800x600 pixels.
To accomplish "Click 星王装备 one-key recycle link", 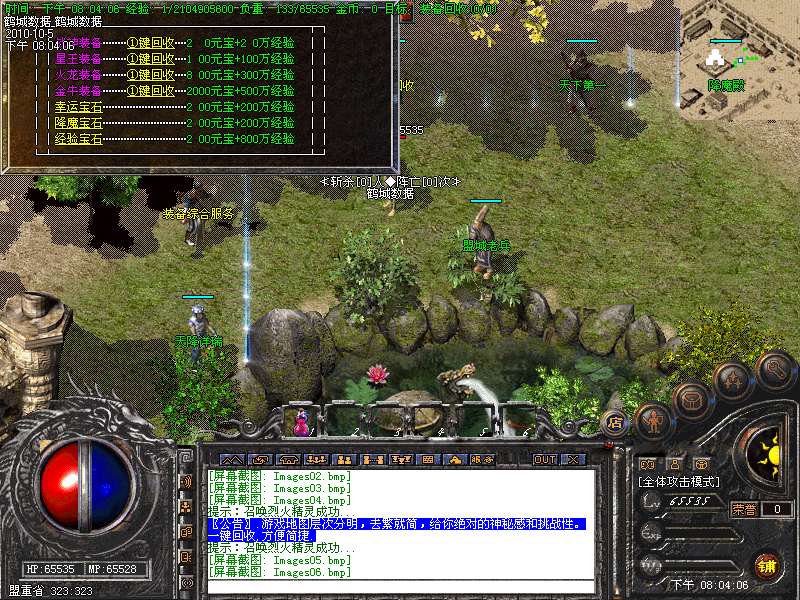I will [152, 59].
